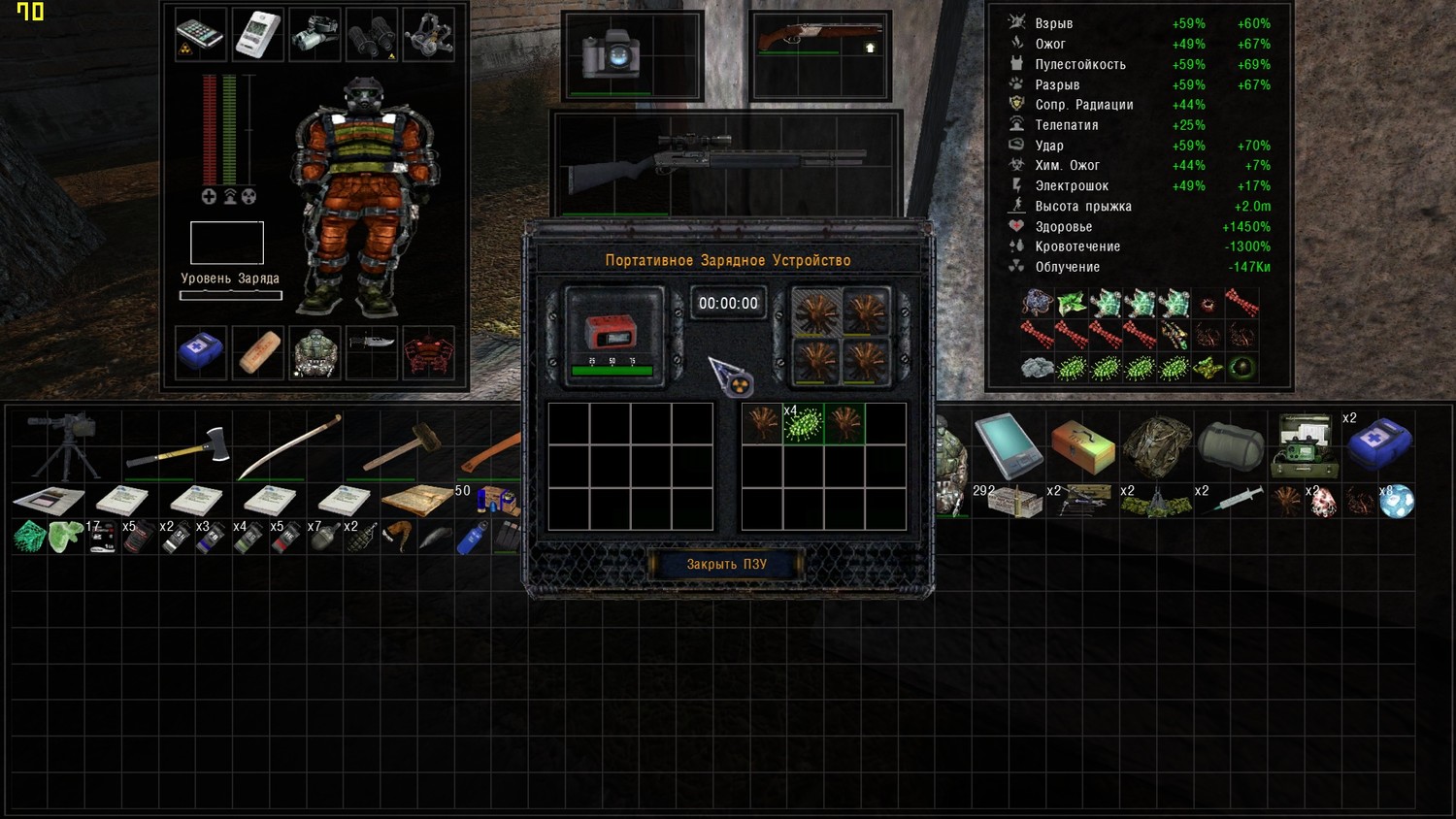Screen dimensions: 1456x819
Task: Click the smartphone device icon
Action: pos(201,35)
